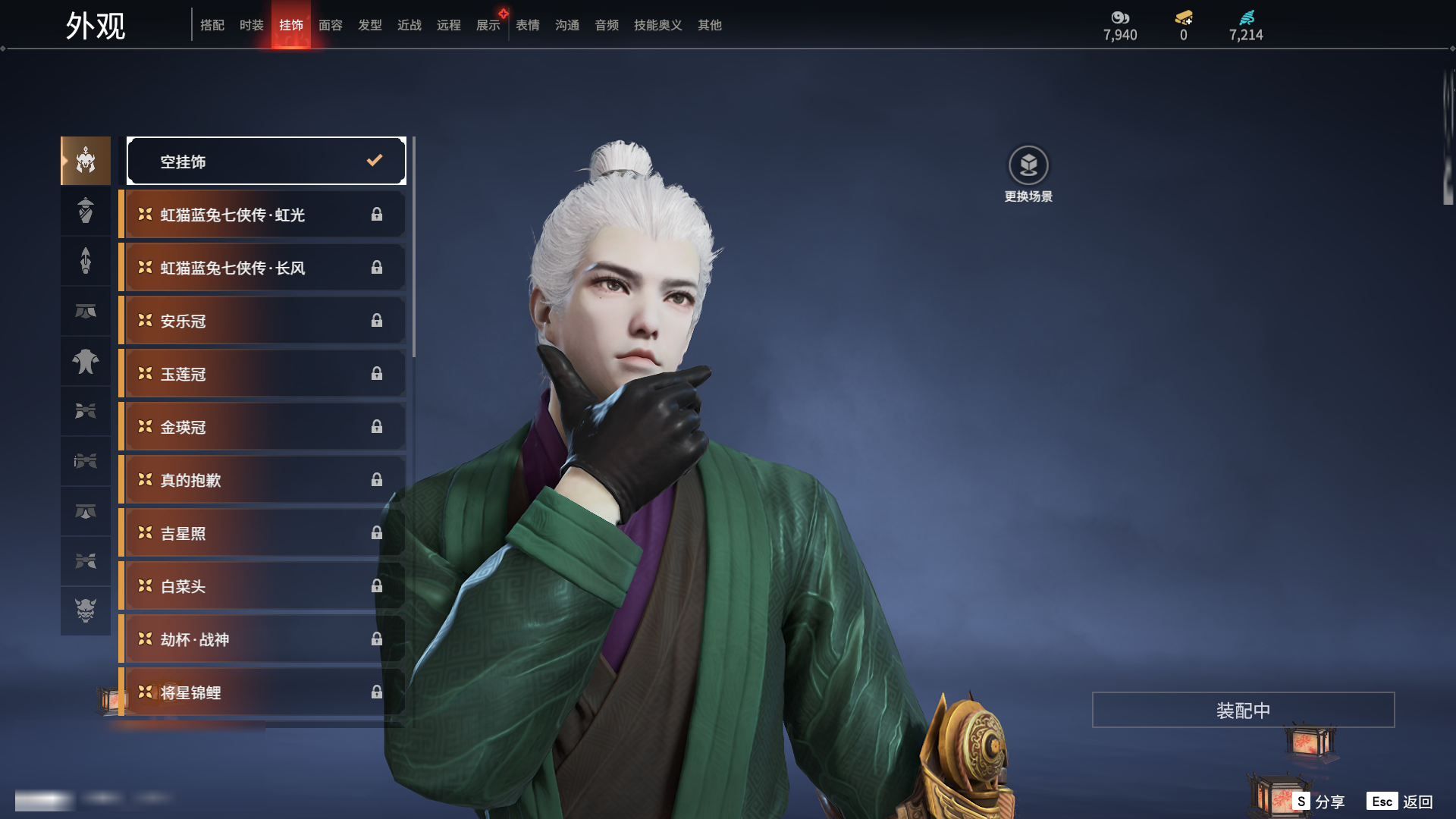Select the helmet head accessory category
This screenshot has width=1456, height=819.
[x=86, y=161]
